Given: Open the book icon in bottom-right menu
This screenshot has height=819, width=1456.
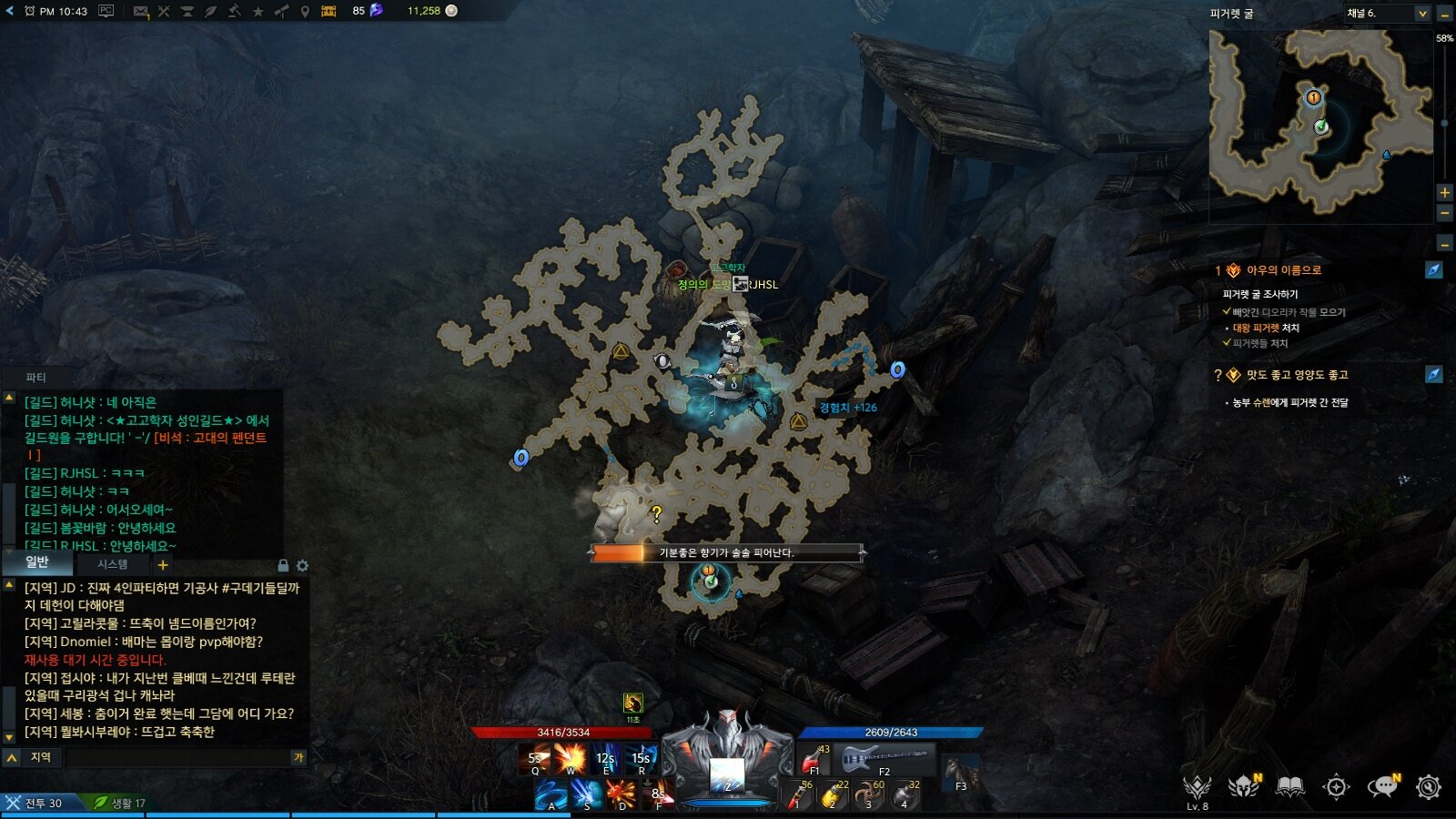Looking at the screenshot, I should (x=1289, y=786).
